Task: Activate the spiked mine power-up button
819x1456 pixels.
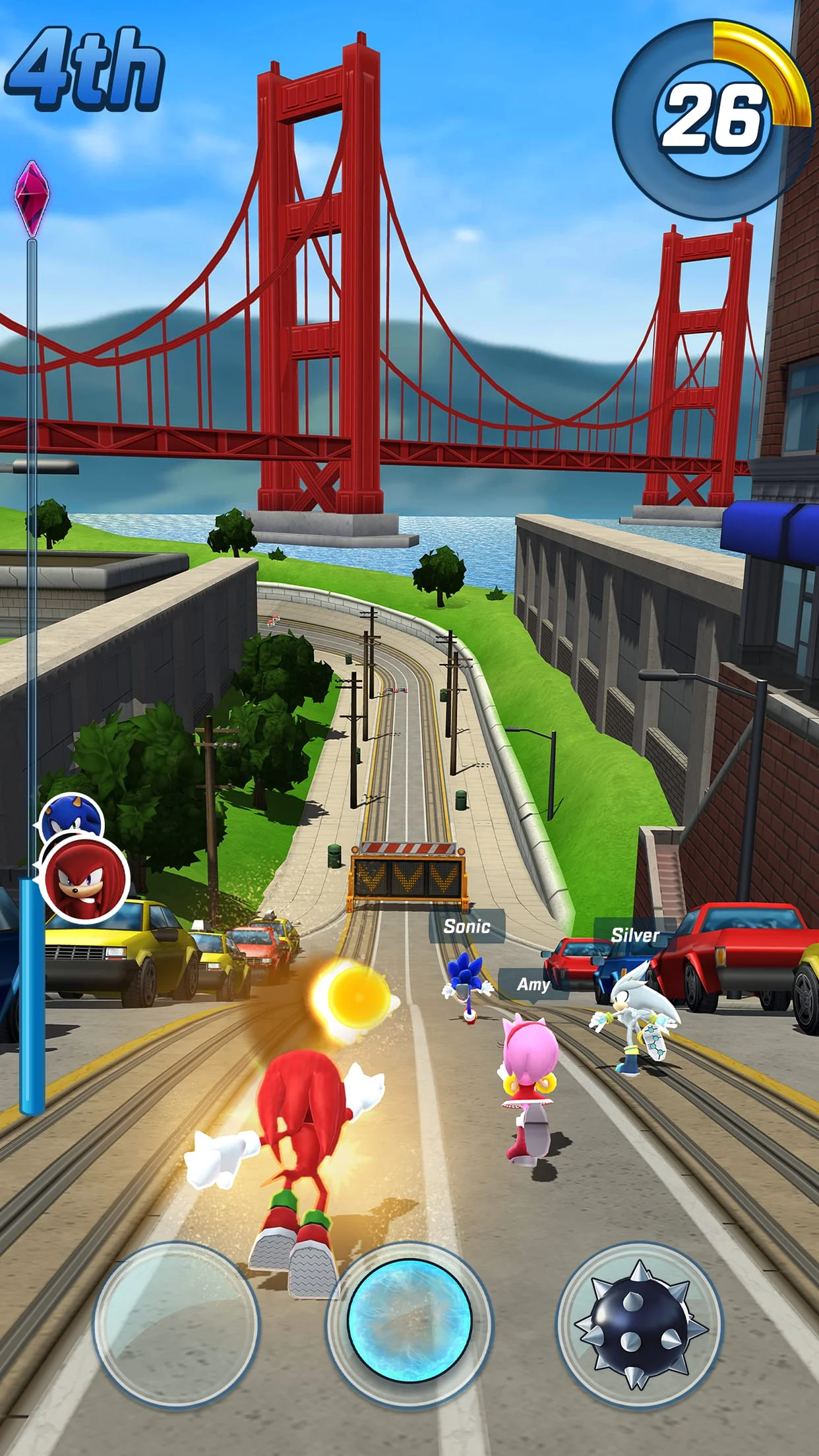Action: (x=639, y=1323)
